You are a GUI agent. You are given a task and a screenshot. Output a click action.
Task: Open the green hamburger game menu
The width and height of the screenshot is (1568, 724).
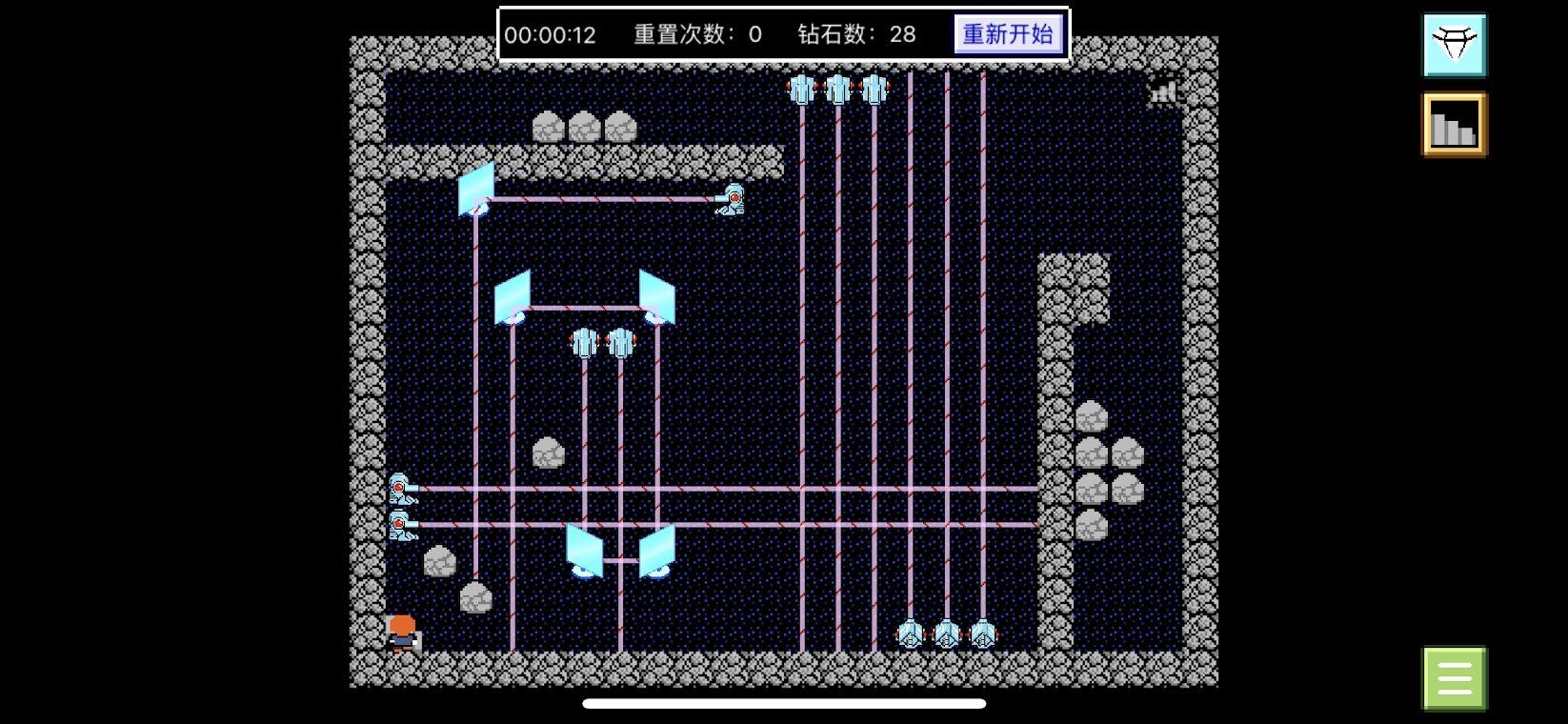1453,676
